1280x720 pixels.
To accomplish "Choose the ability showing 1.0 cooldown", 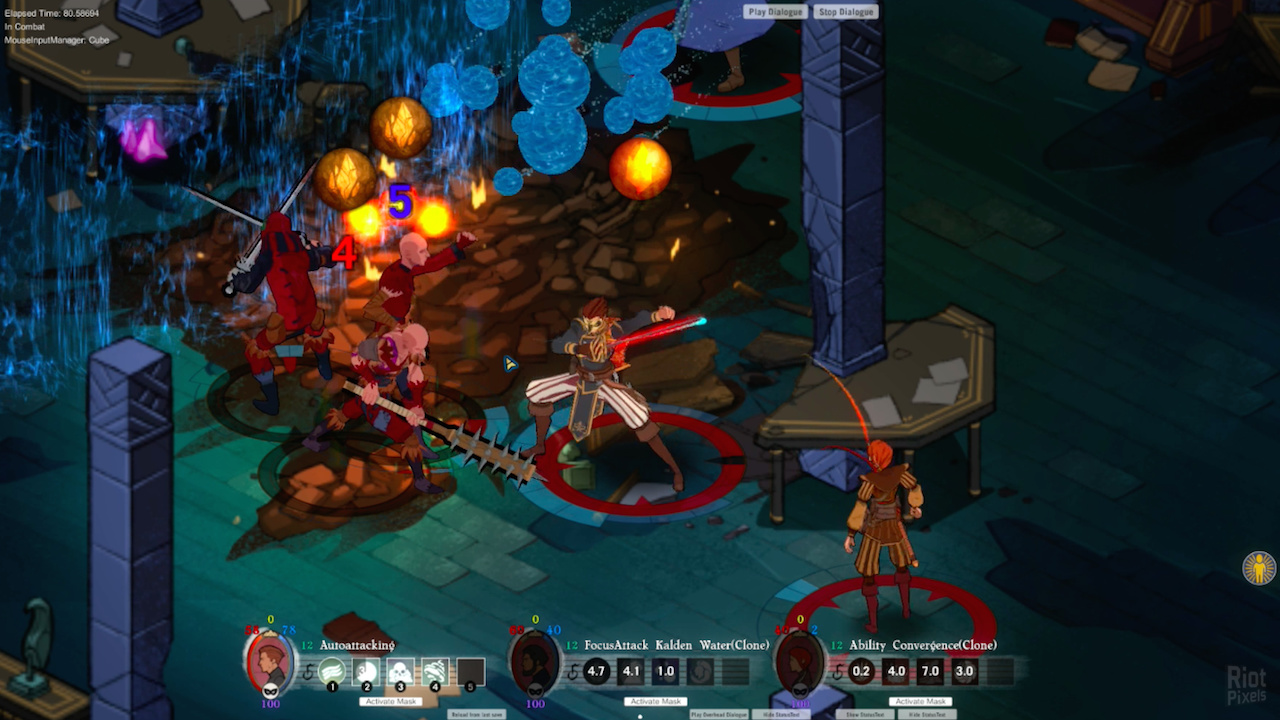I will 665,671.
